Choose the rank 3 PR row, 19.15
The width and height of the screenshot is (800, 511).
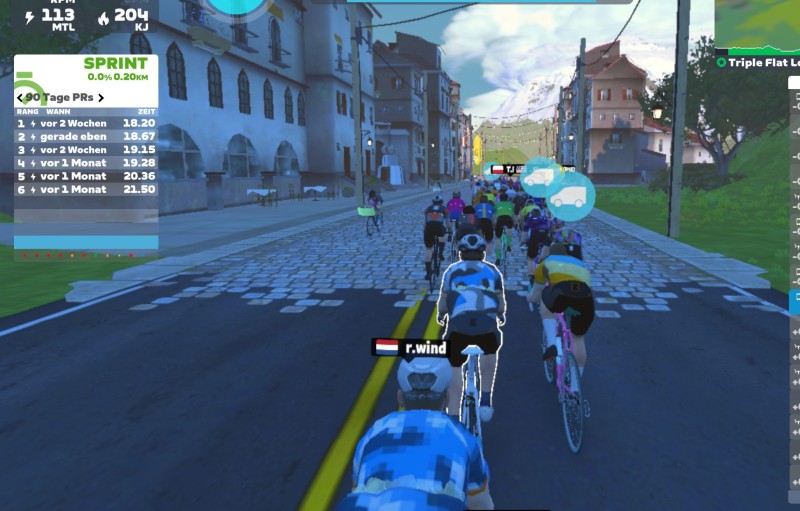click(86, 149)
